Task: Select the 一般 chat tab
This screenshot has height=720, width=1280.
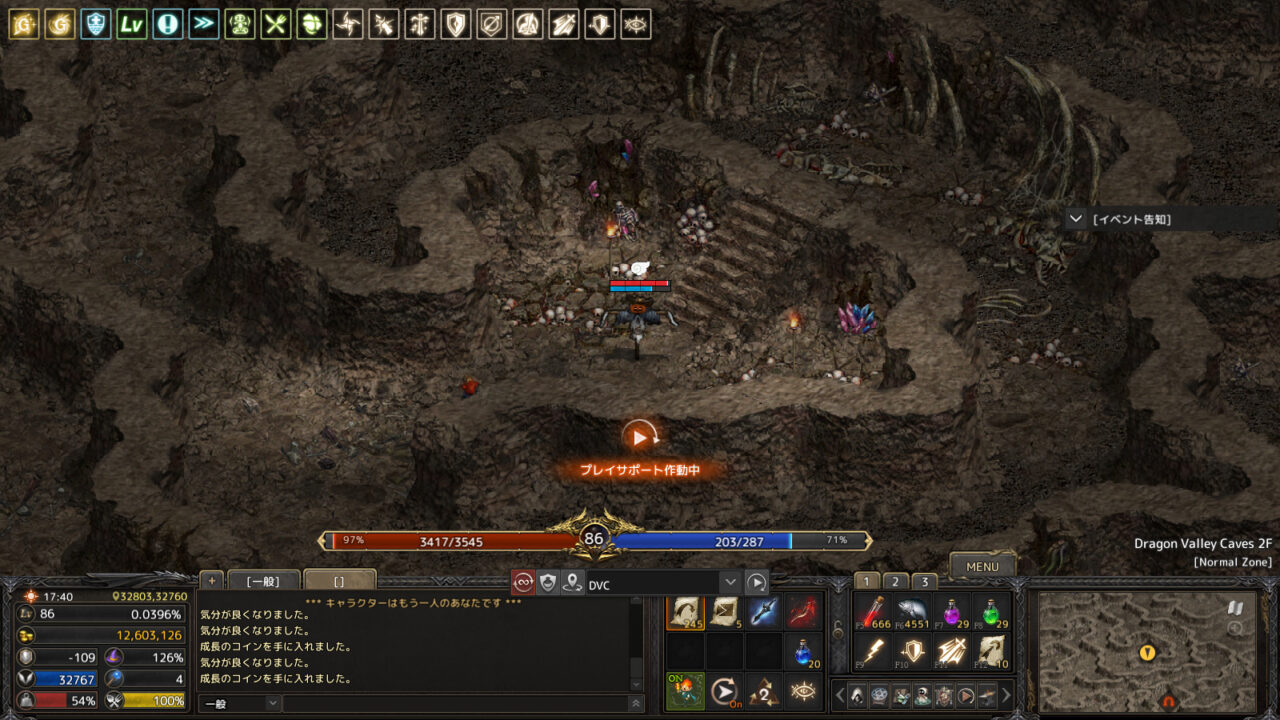Action: (264, 581)
